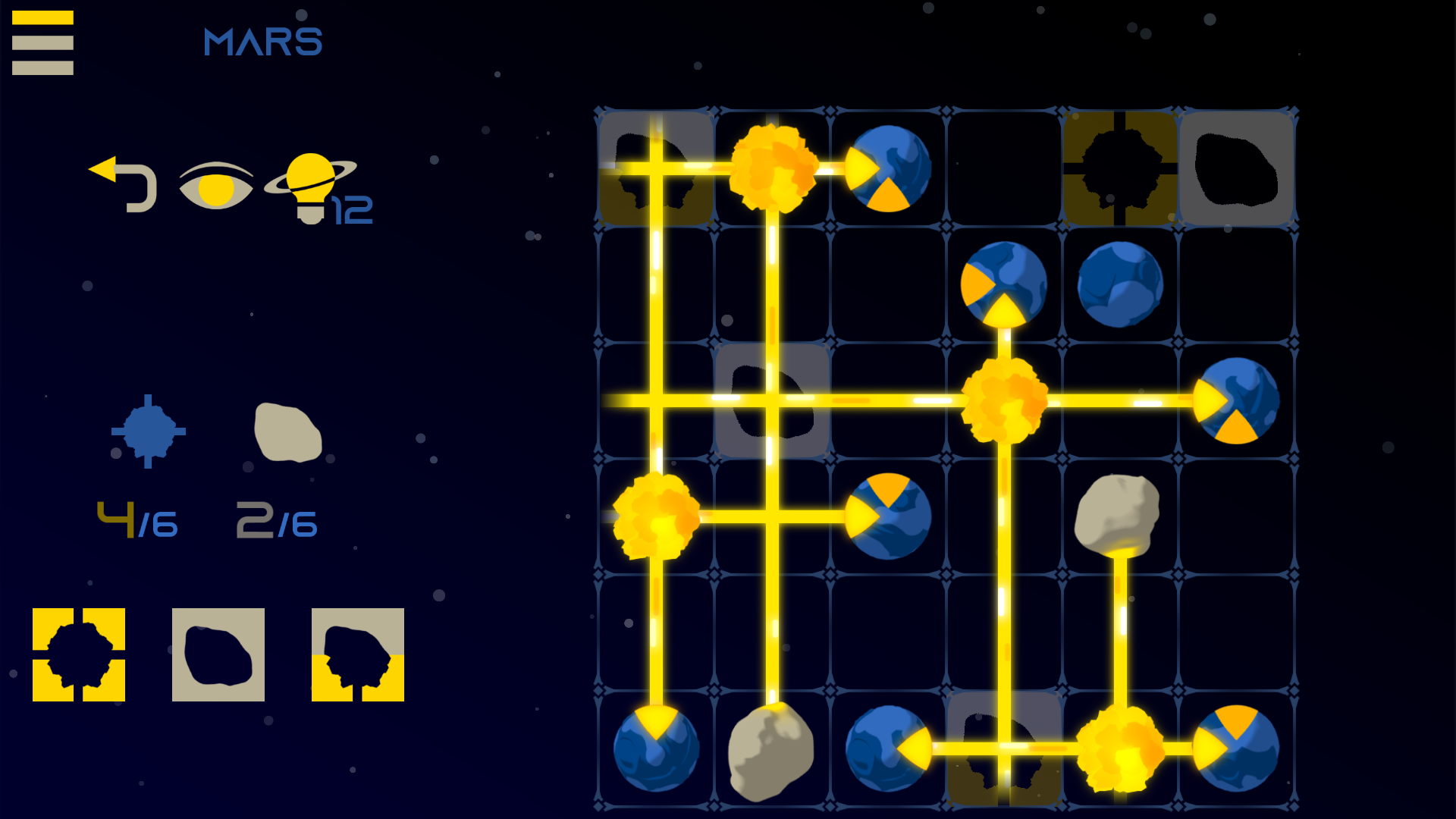Viewport: 1456px width, 819px height.
Task: Open the hamburger menu
Action: (x=42, y=42)
